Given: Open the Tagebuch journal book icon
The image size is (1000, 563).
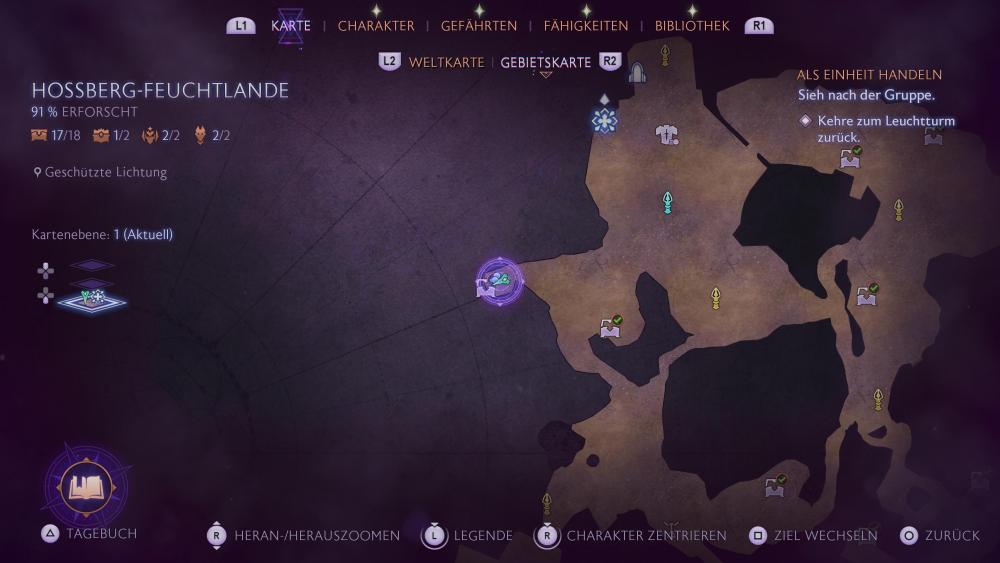Looking at the screenshot, I should coord(85,487).
